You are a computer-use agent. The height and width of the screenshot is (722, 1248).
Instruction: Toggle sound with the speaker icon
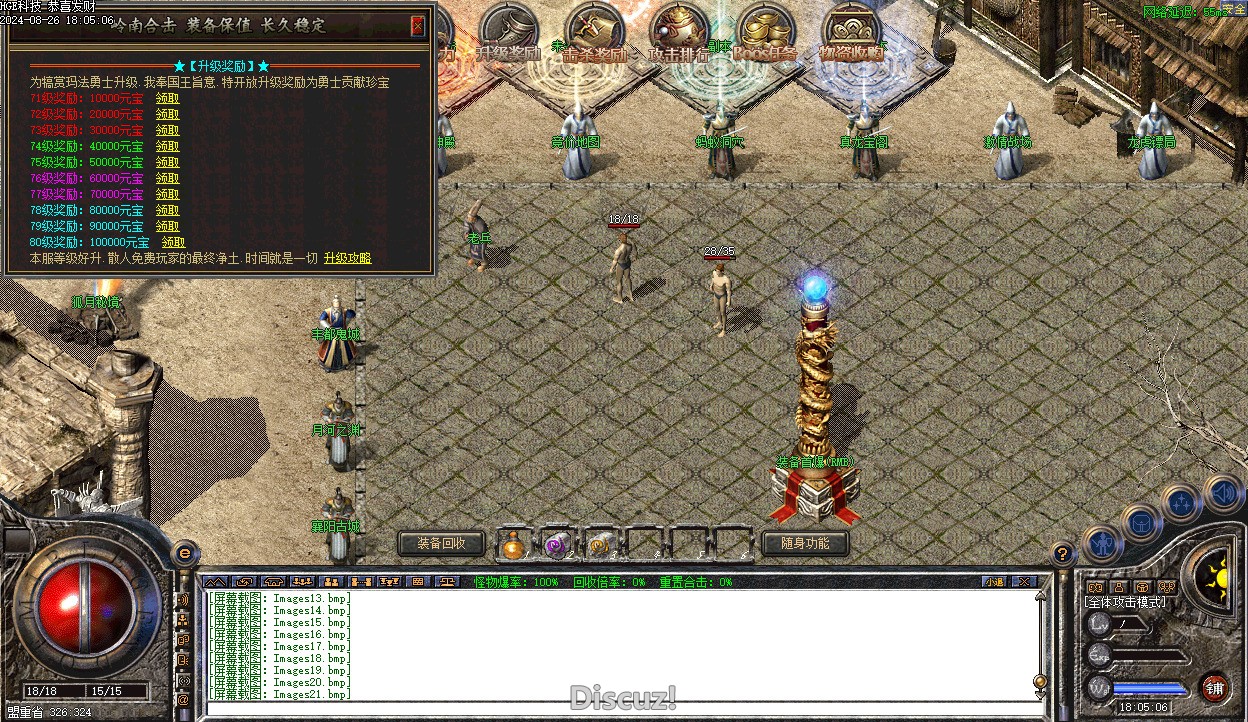click(1222, 493)
